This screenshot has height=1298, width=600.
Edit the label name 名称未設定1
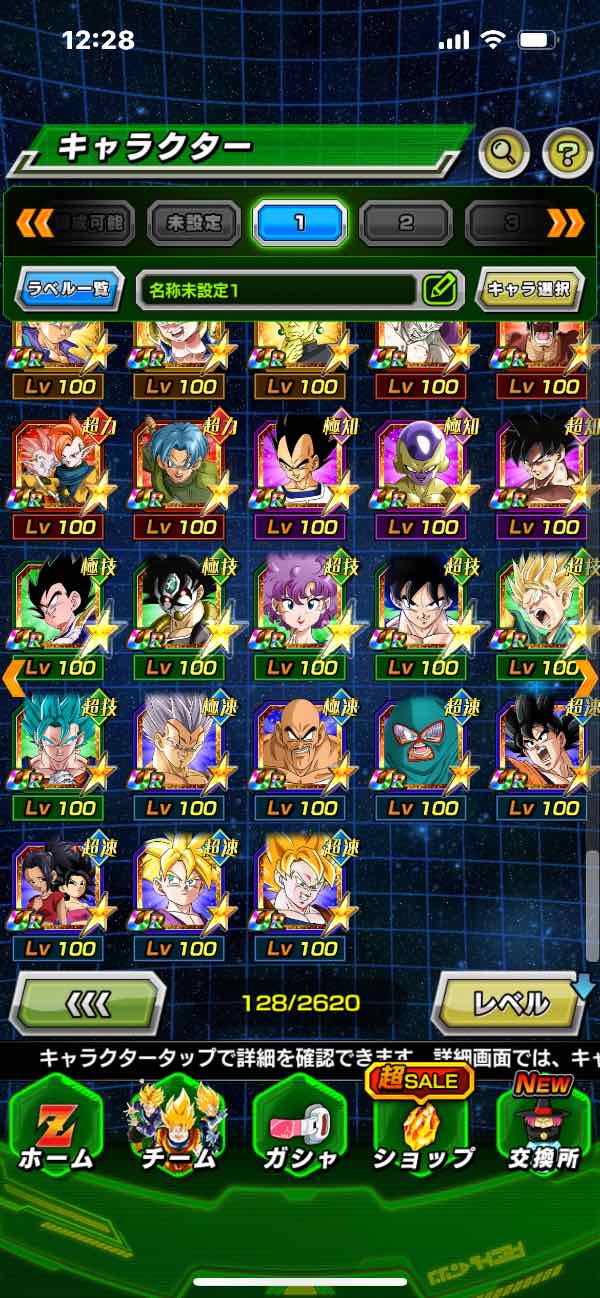click(x=440, y=290)
